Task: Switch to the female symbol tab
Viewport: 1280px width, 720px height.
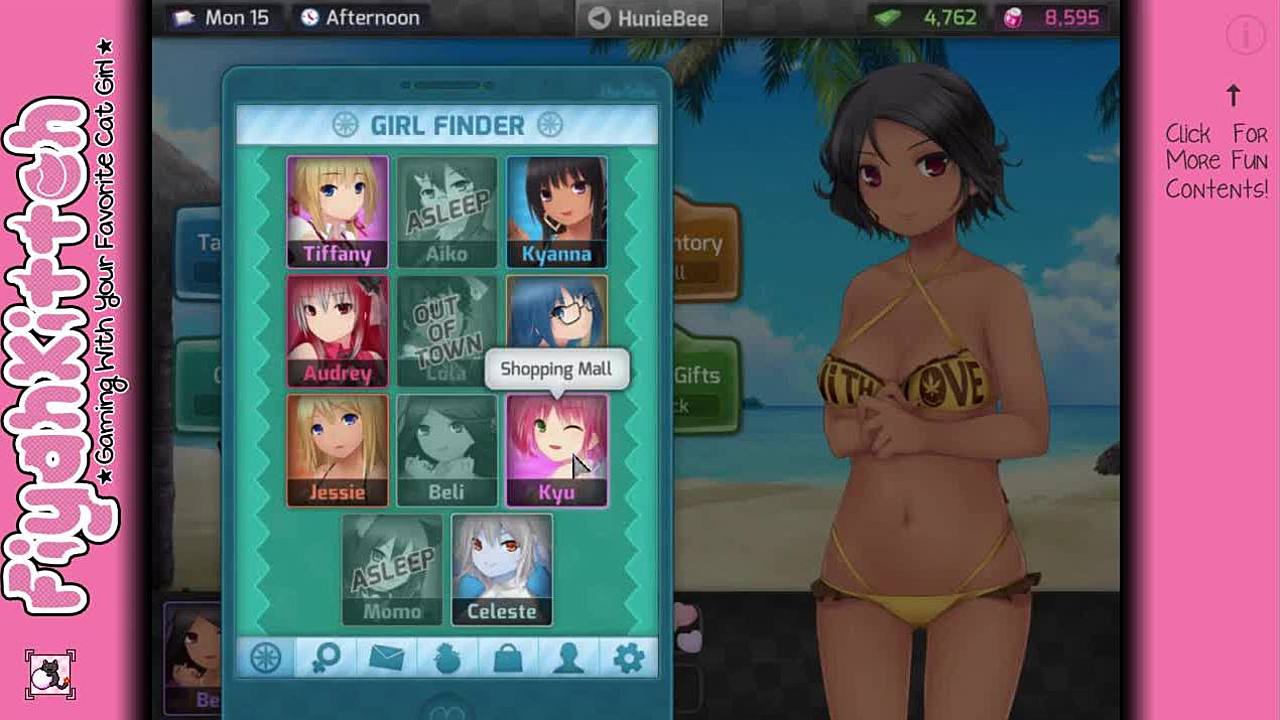Action: click(327, 658)
